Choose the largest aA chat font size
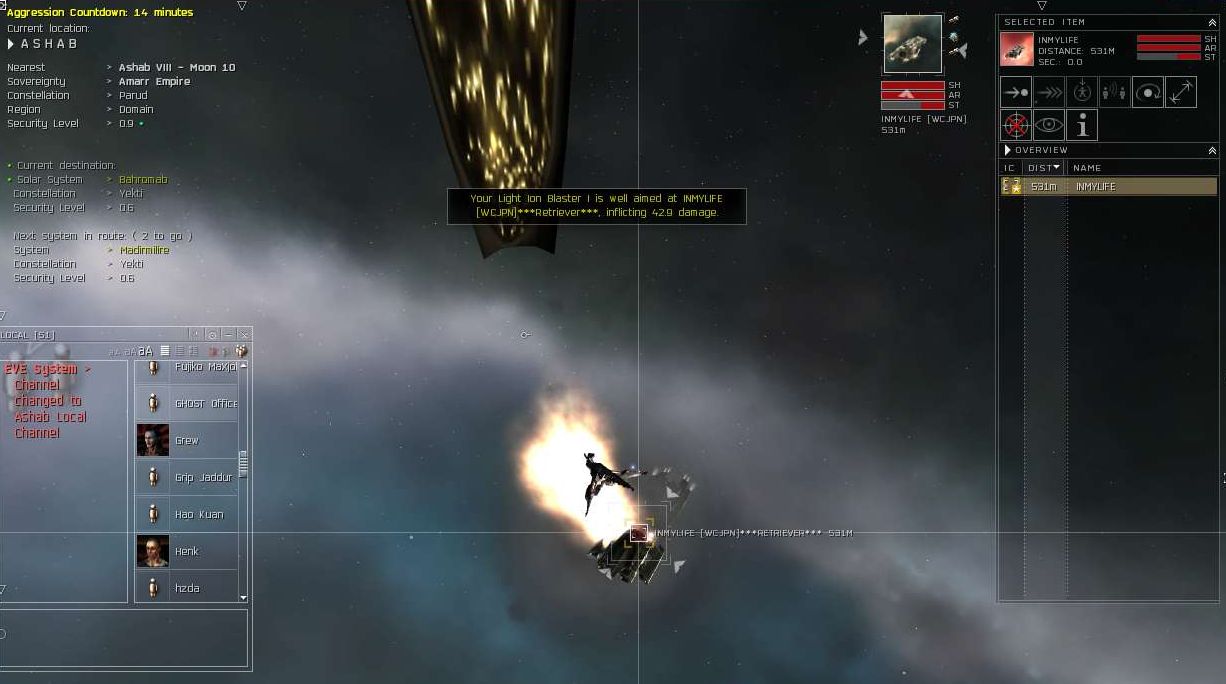The width and height of the screenshot is (1226, 684). click(x=146, y=351)
